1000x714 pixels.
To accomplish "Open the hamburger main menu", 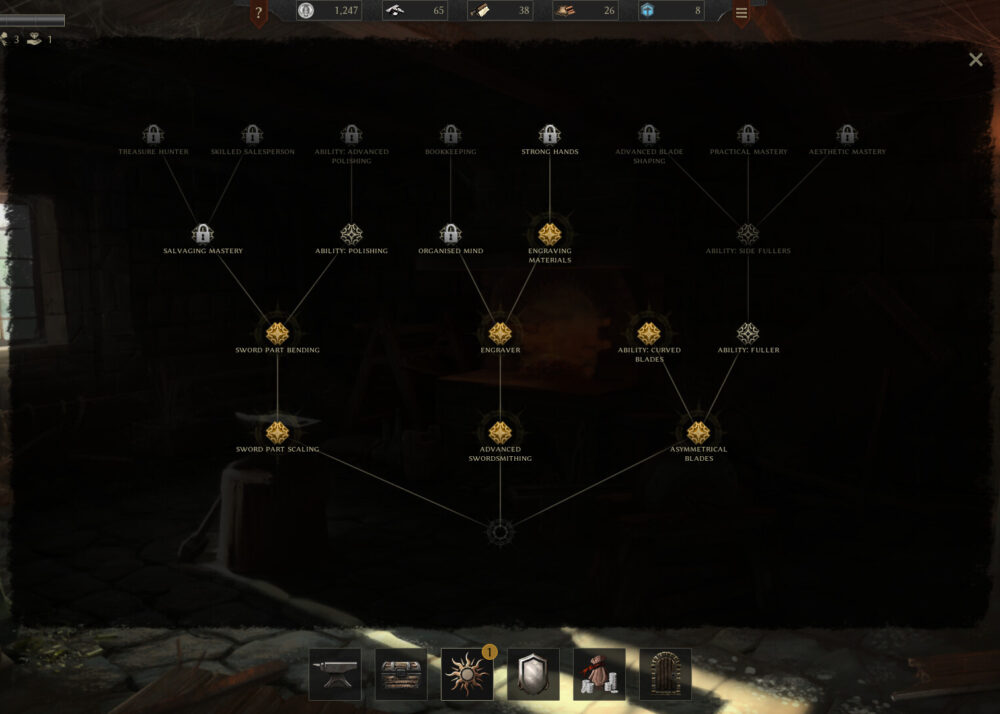I will pos(741,13).
